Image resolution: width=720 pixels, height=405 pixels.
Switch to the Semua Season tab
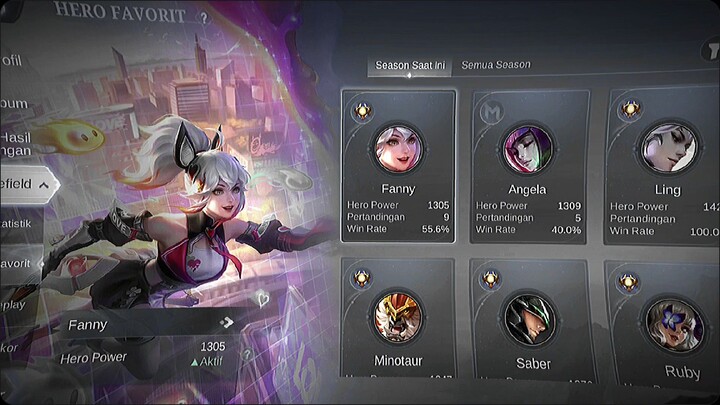pyautogui.click(x=495, y=65)
